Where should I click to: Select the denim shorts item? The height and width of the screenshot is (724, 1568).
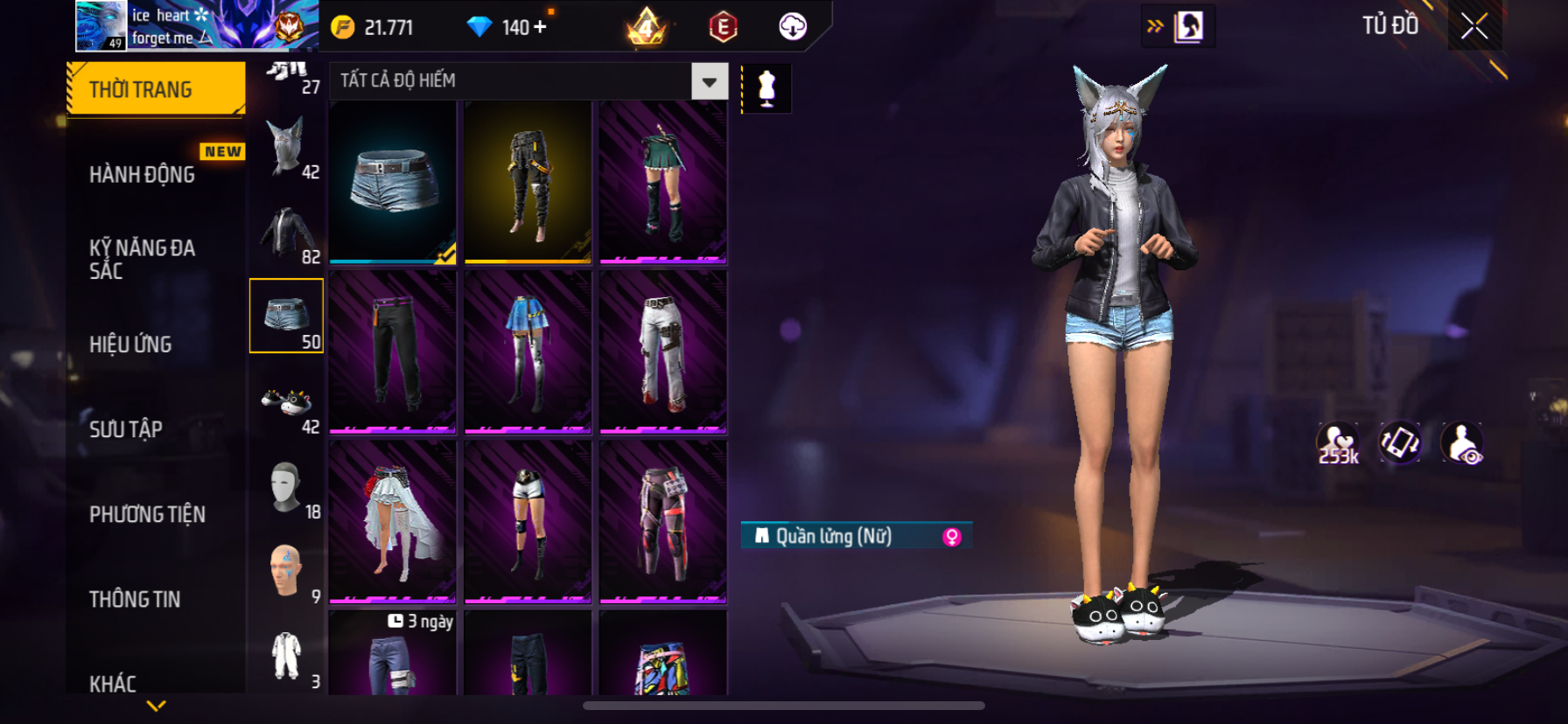393,182
